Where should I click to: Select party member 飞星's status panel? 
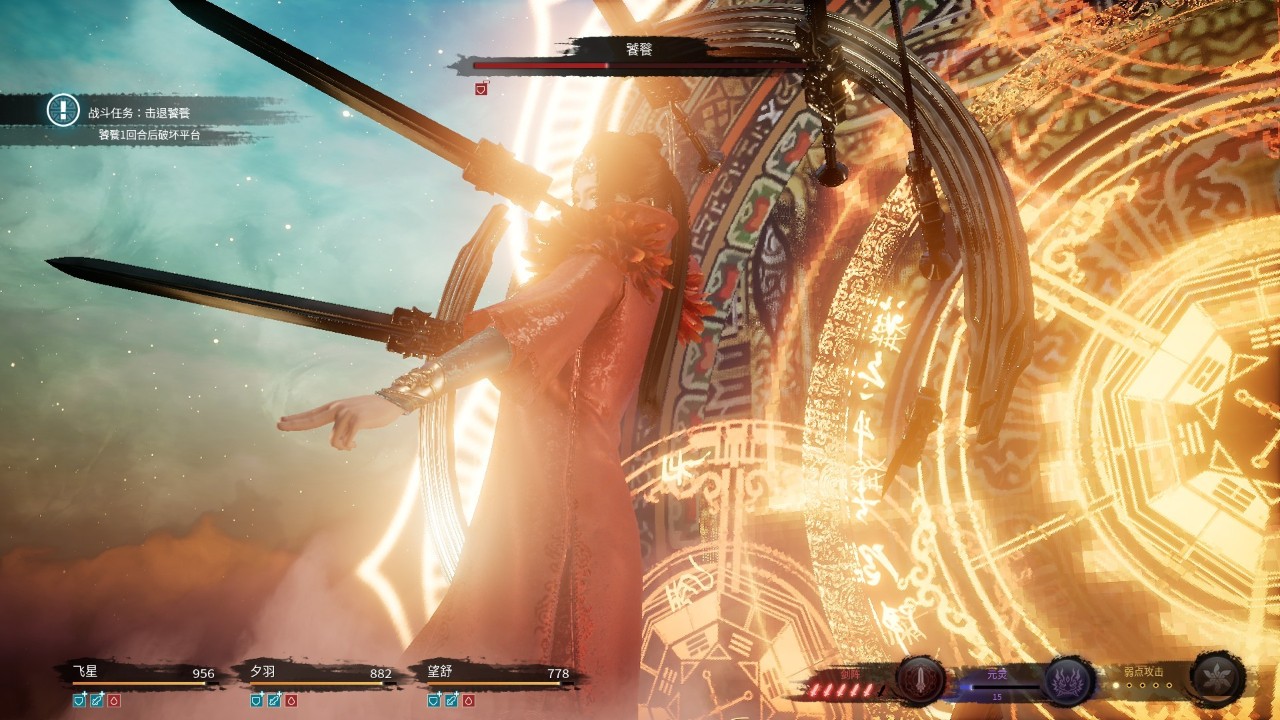(140, 674)
